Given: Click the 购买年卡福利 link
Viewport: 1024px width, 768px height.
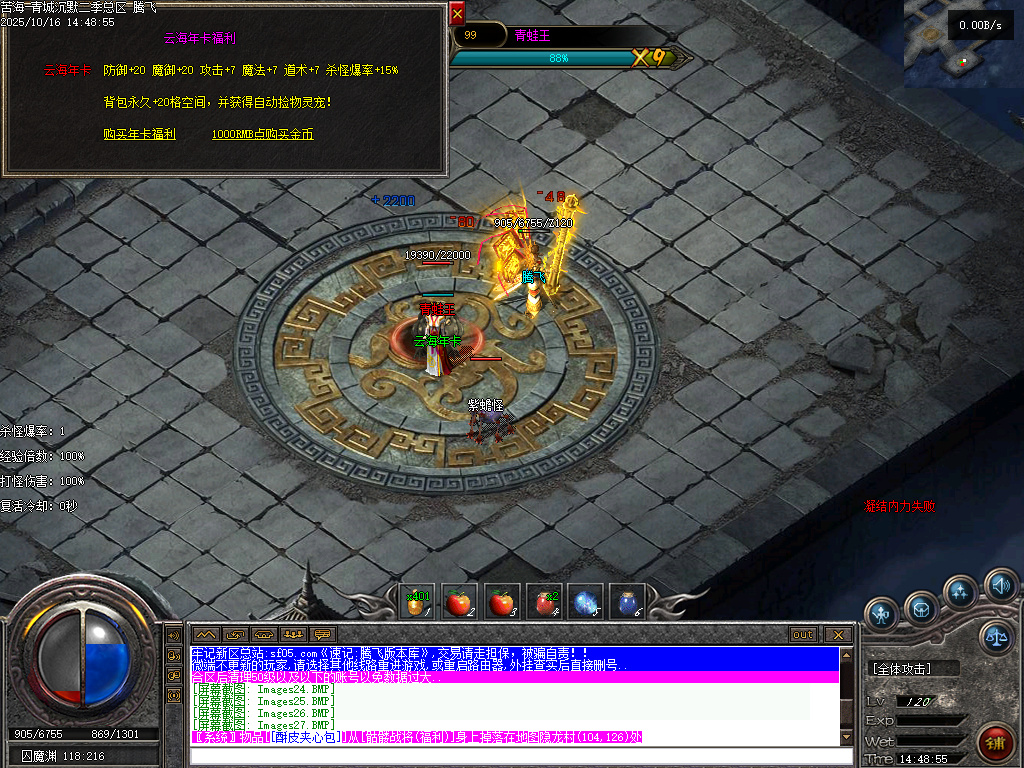Looking at the screenshot, I should pyautogui.click(x=140, y=133).
